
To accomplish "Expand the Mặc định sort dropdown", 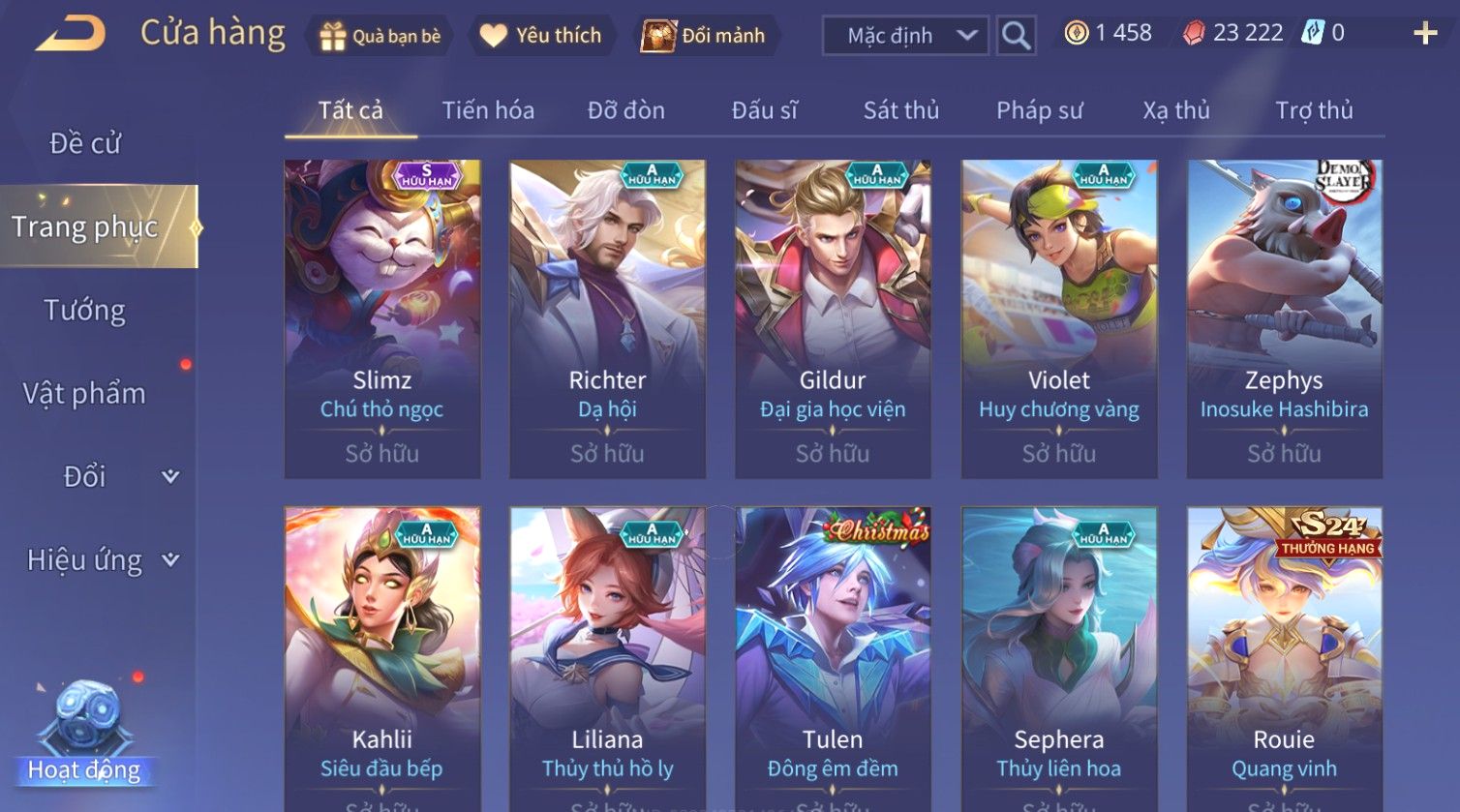I will tap(905, 36).
